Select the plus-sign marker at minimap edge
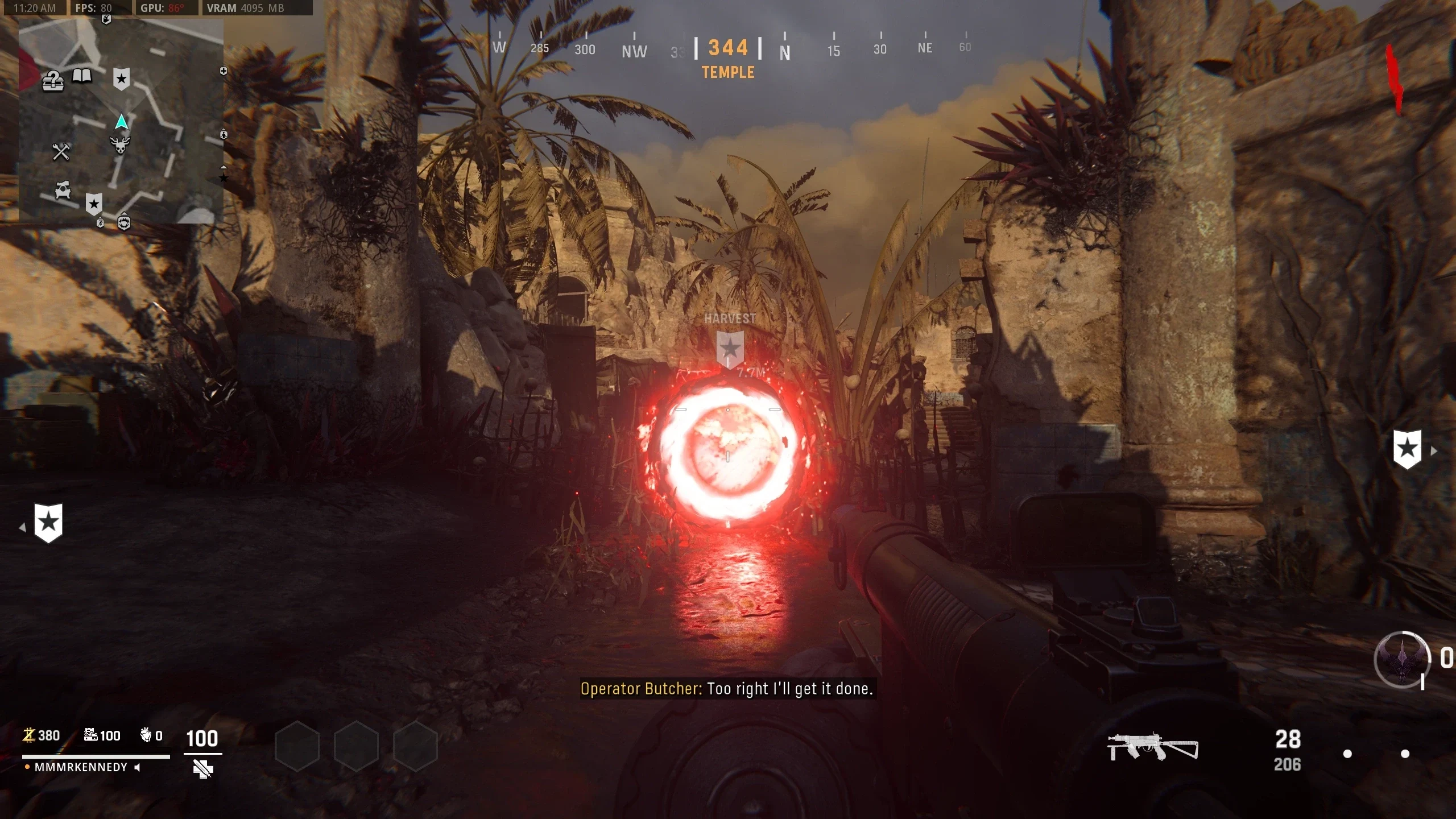Image resolution: width=1456 pixels, height=819 pixels. tap(224, 71)
